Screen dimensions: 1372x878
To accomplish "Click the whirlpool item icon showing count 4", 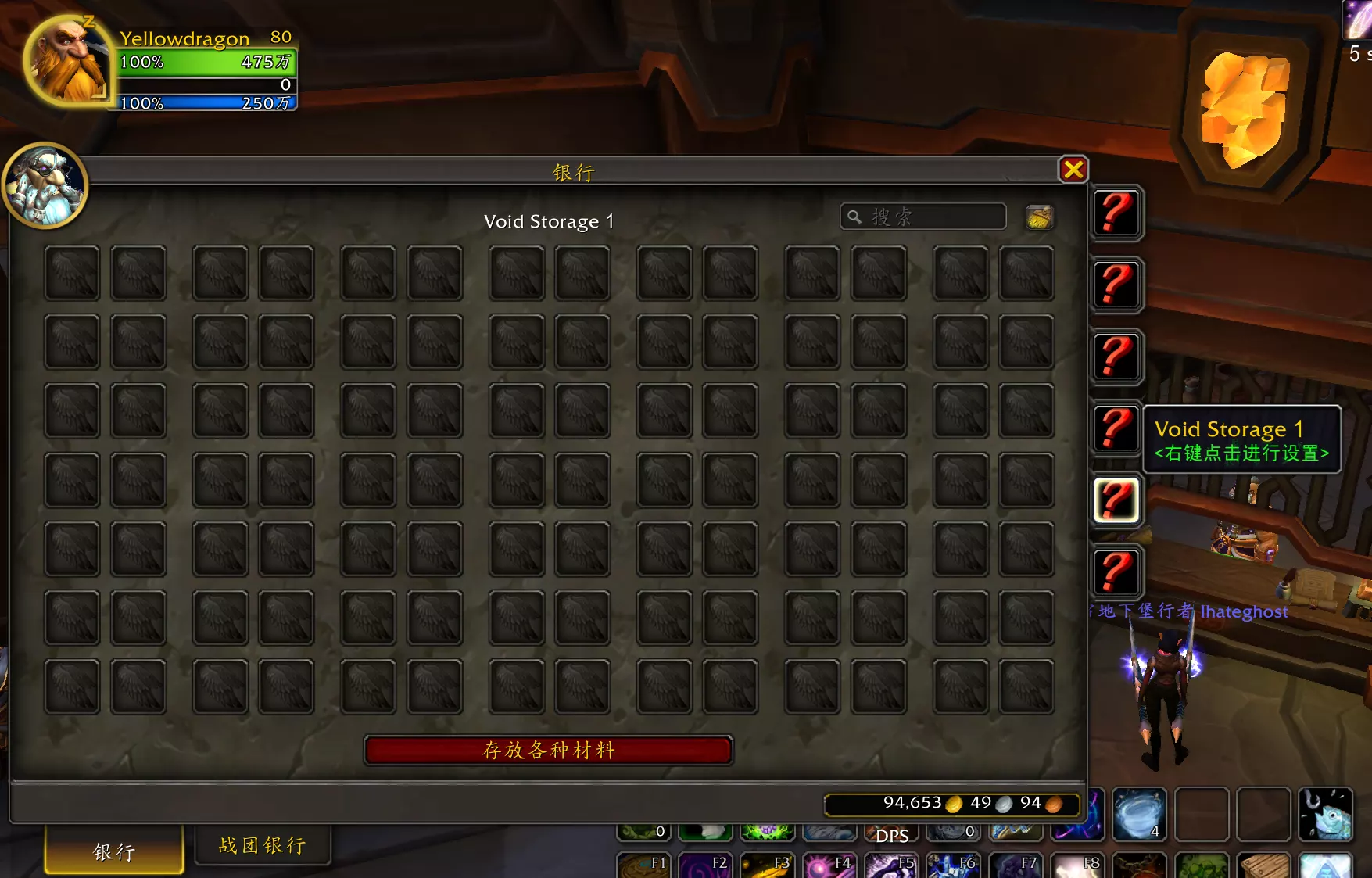I will (x=1139, y=813).
